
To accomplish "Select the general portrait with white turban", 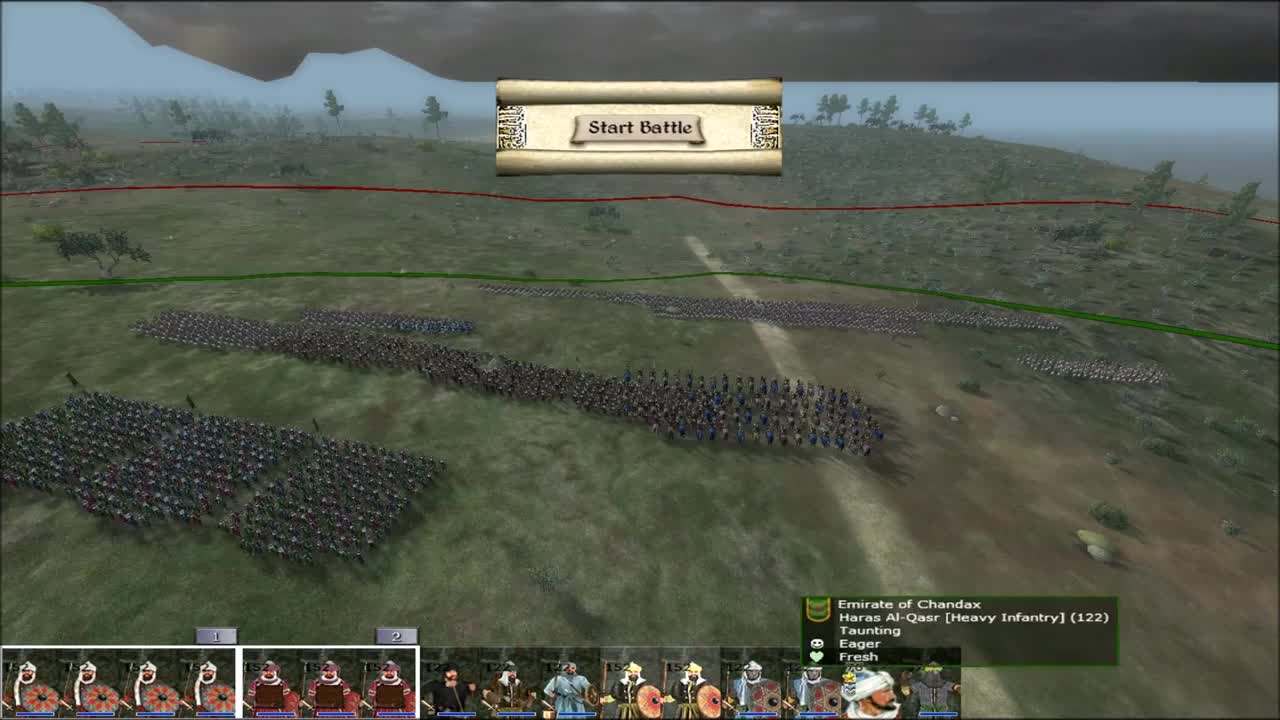I will click(872, 690).
